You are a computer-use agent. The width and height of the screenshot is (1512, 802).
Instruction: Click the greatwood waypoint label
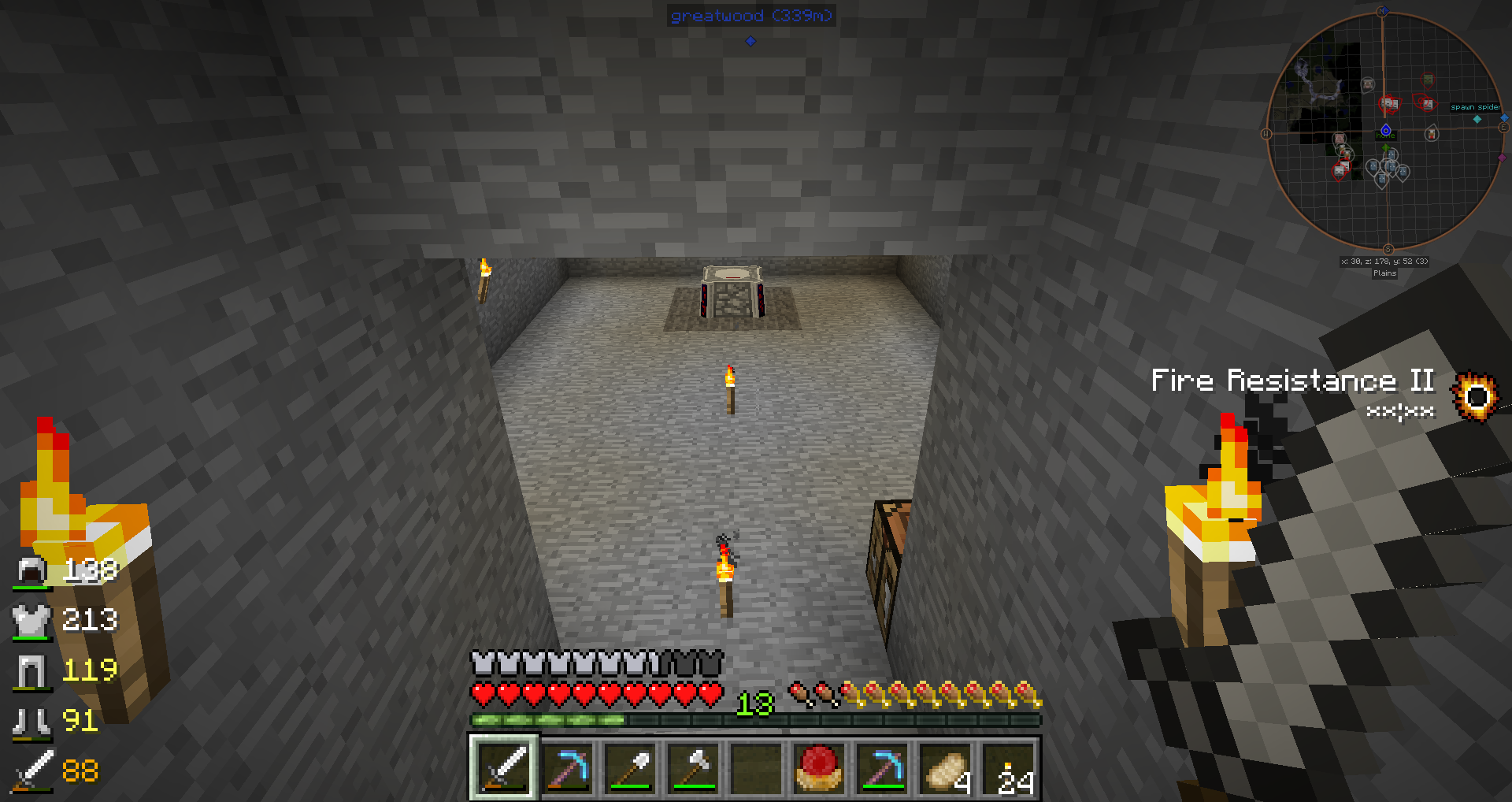(750, 16)
